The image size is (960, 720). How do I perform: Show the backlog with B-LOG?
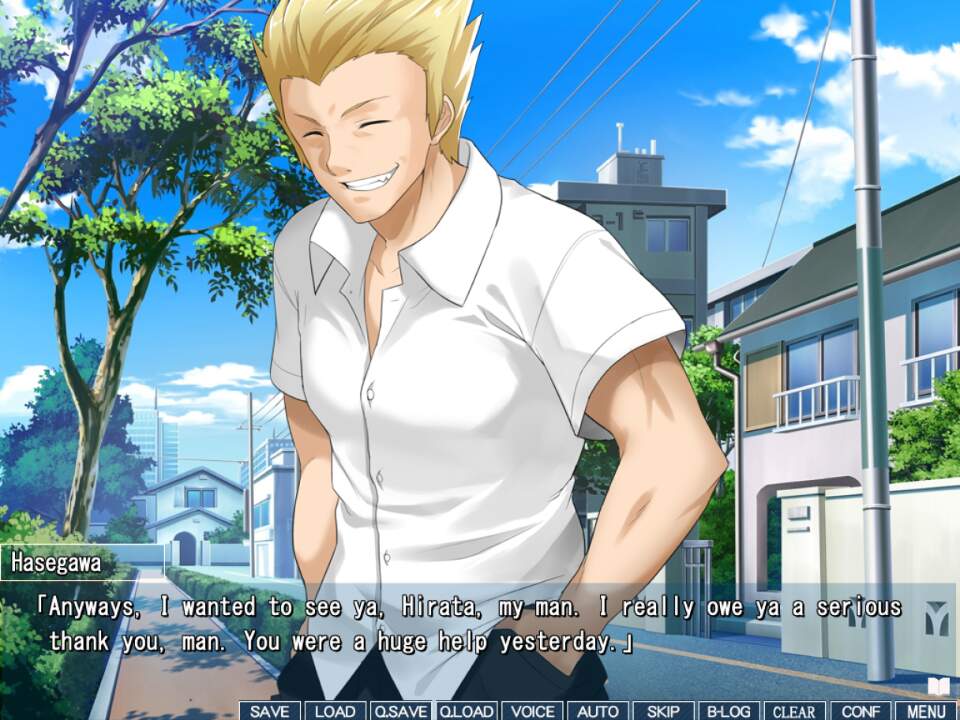coord(729,711)
